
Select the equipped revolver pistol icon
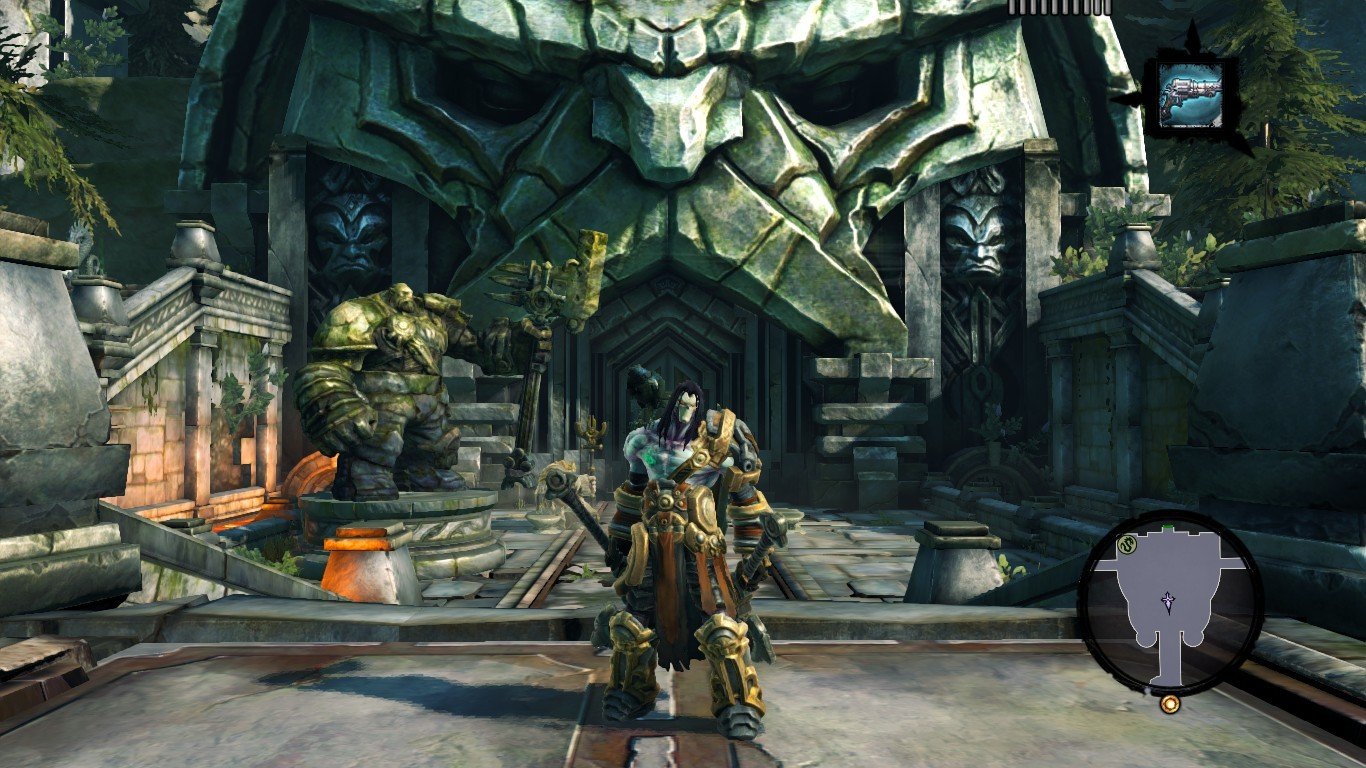(1190, 95)
